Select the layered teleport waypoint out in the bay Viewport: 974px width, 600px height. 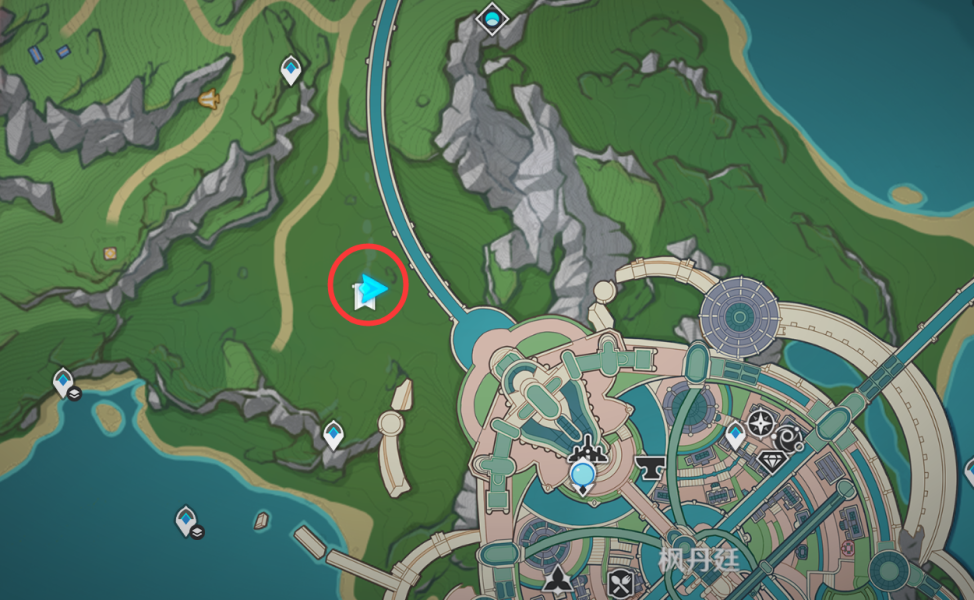click(x=187, y=521)
